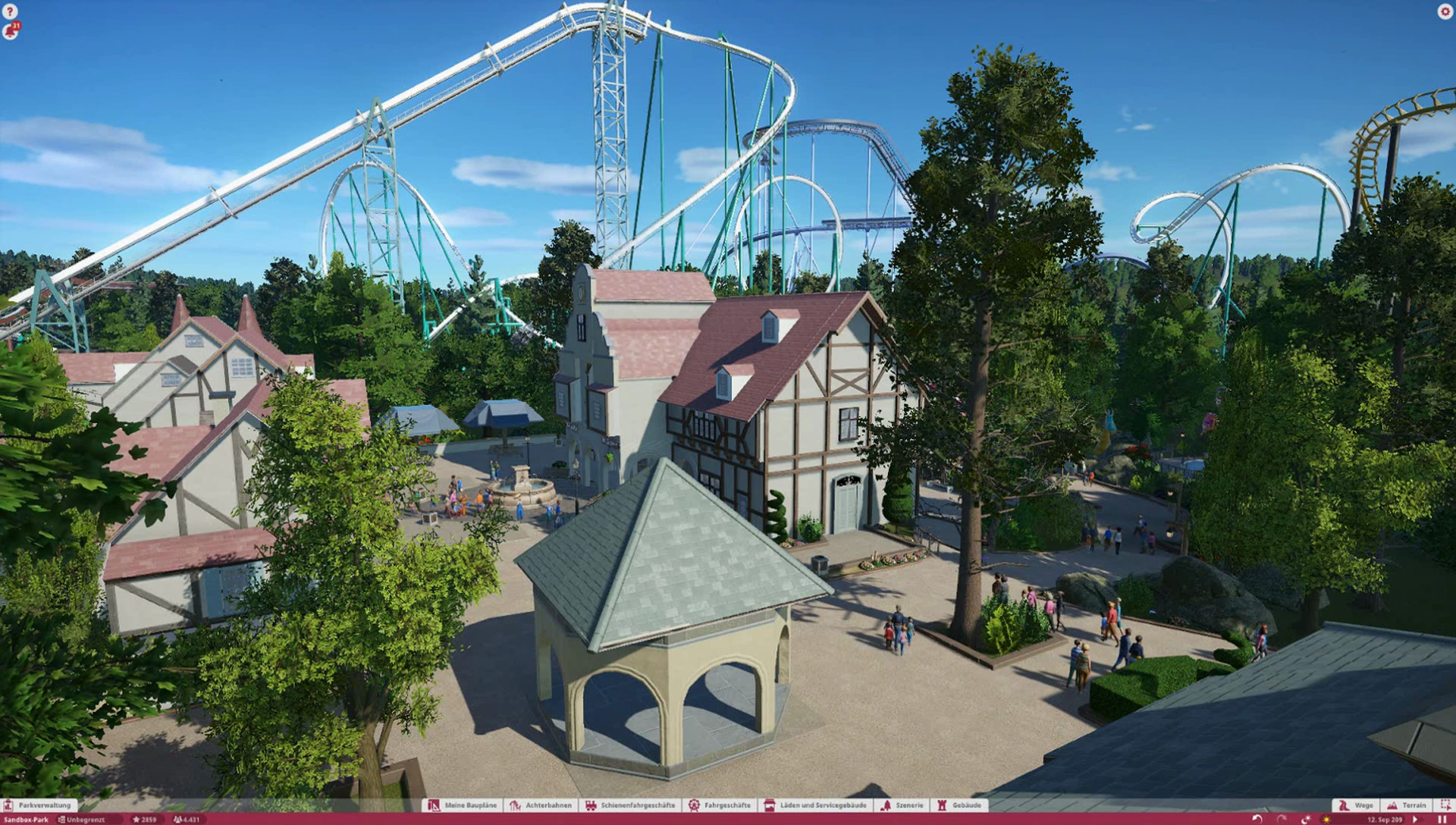Open the help question mark icon
1456x825 pixels.
pos(10,11)
